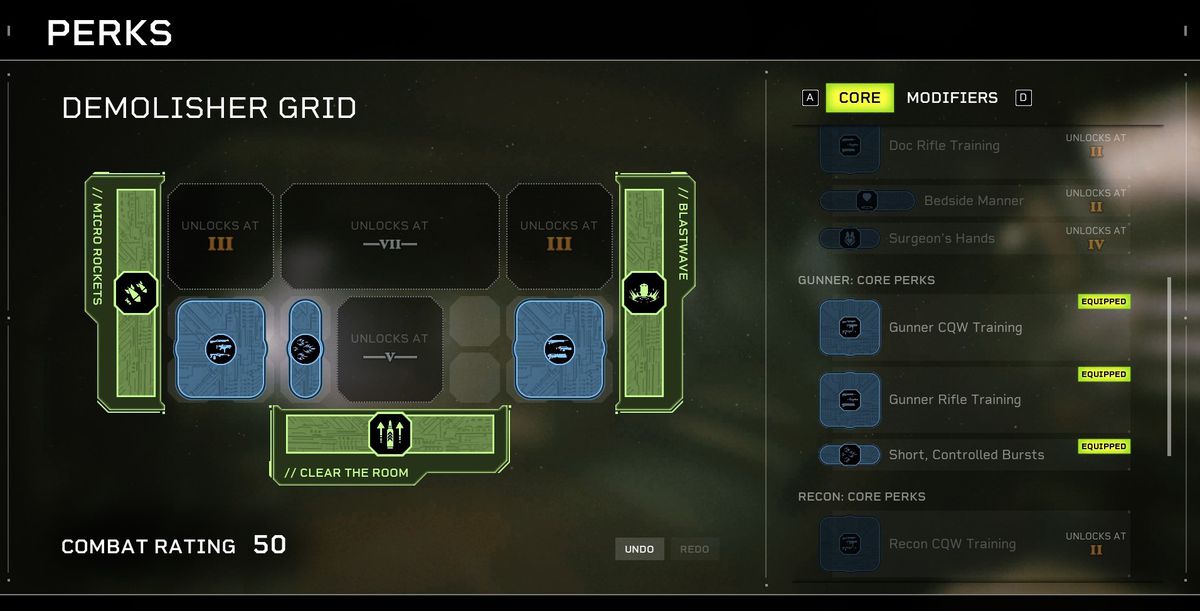
Task: Switch to the Modifiers tab
Action: (951, 98)
